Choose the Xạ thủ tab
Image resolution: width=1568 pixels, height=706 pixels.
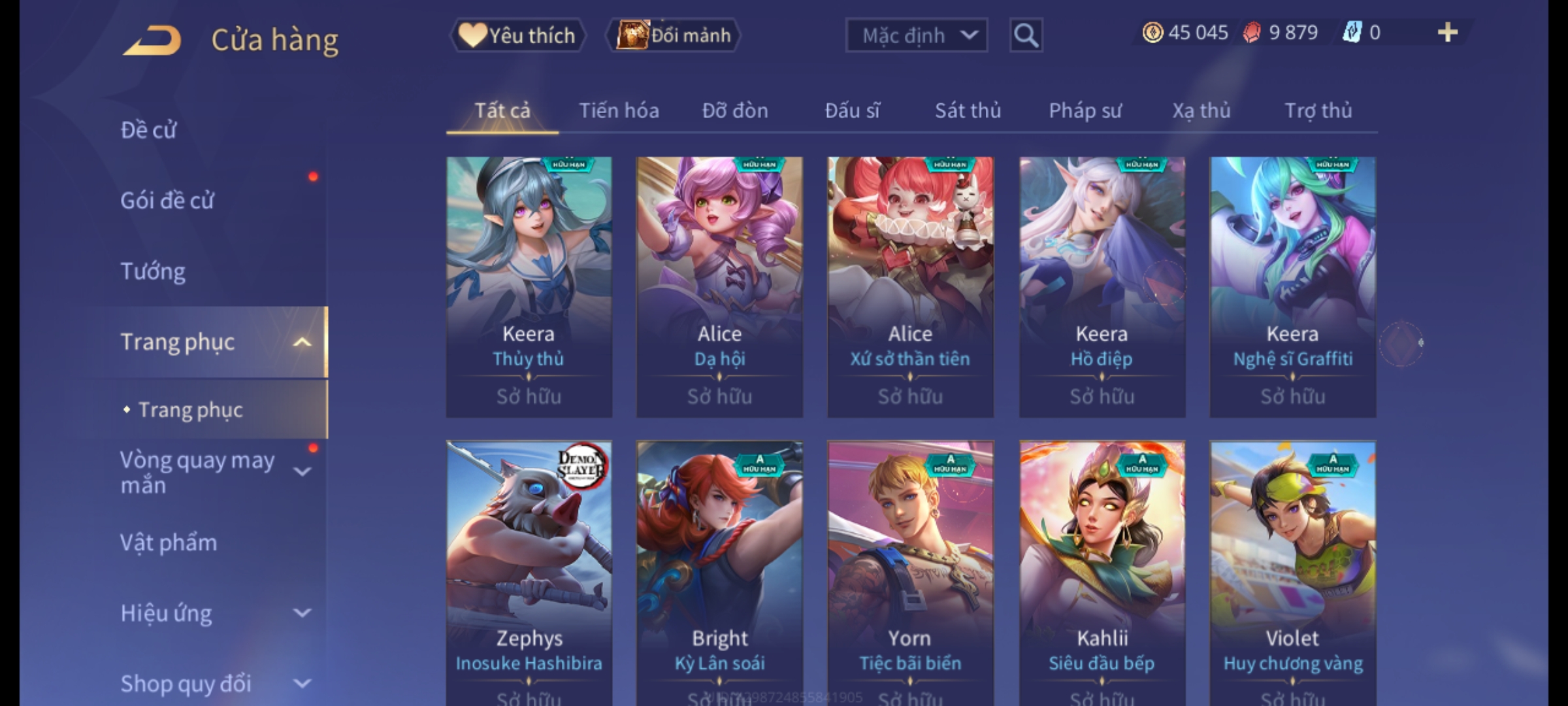(1201, 110)
